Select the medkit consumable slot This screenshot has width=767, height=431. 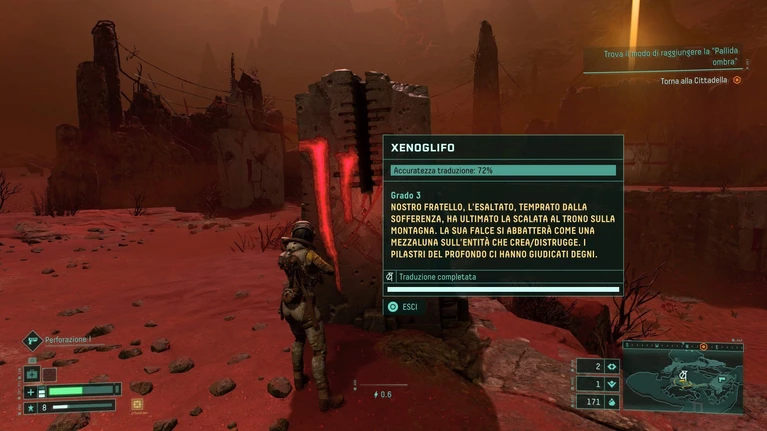coord(31,374)
